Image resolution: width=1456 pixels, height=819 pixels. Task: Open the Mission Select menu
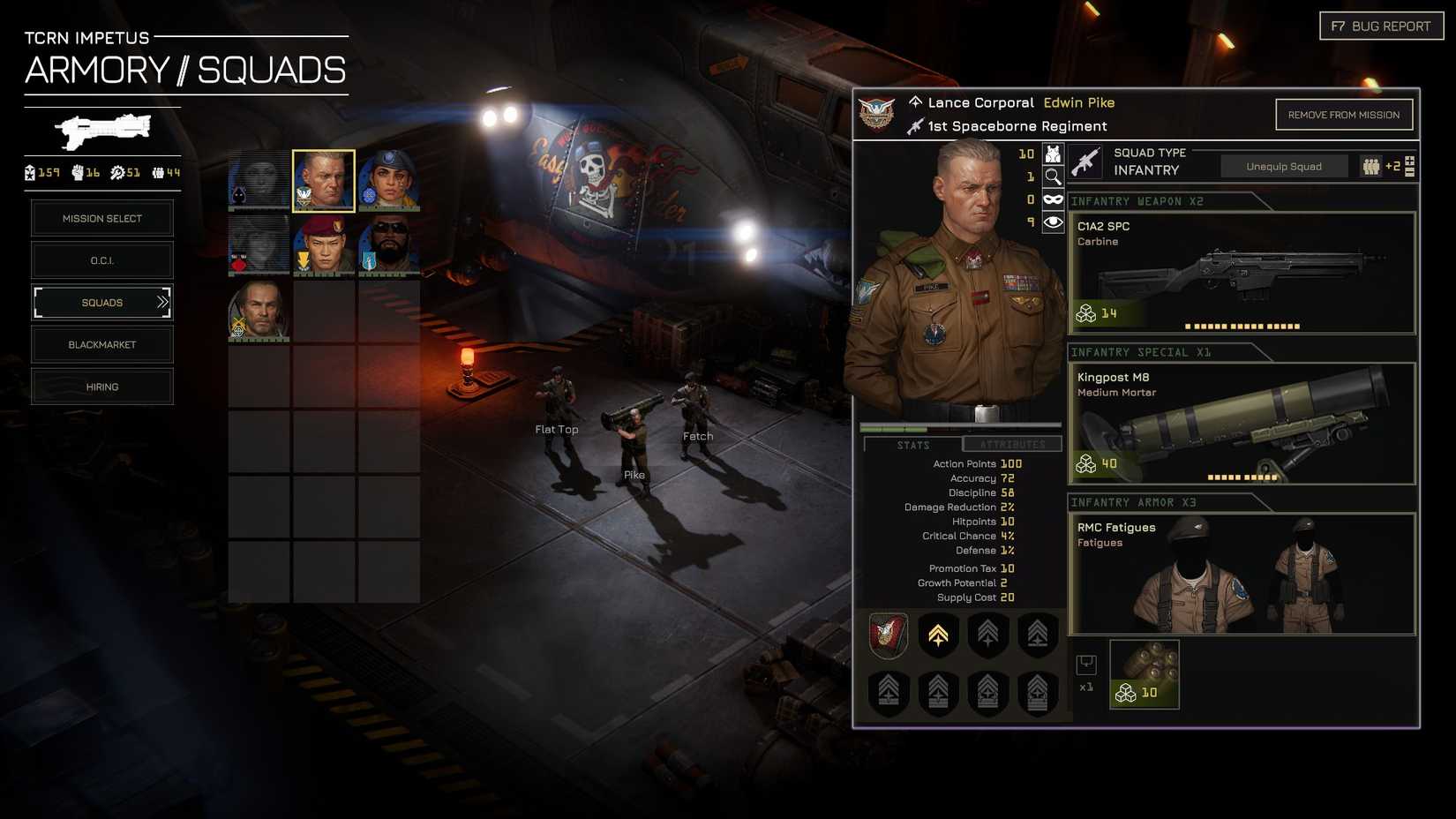pos(102,219)
